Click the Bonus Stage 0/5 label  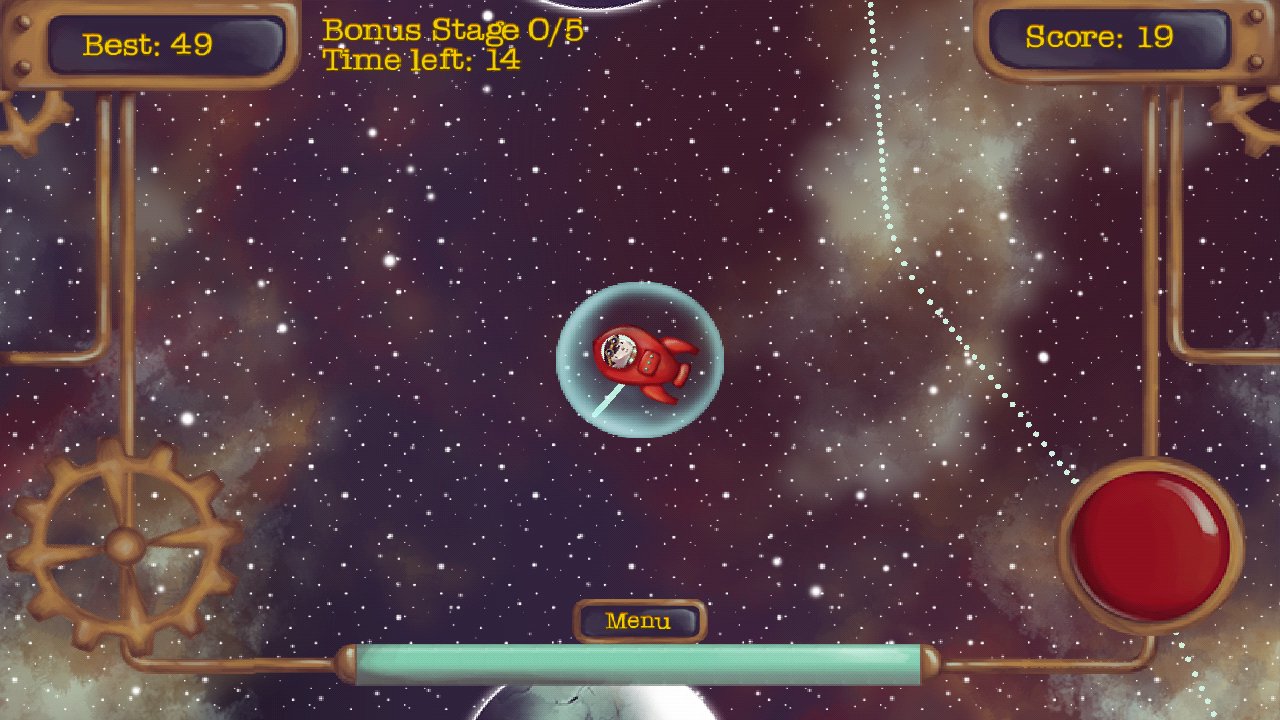coord(450,29)
